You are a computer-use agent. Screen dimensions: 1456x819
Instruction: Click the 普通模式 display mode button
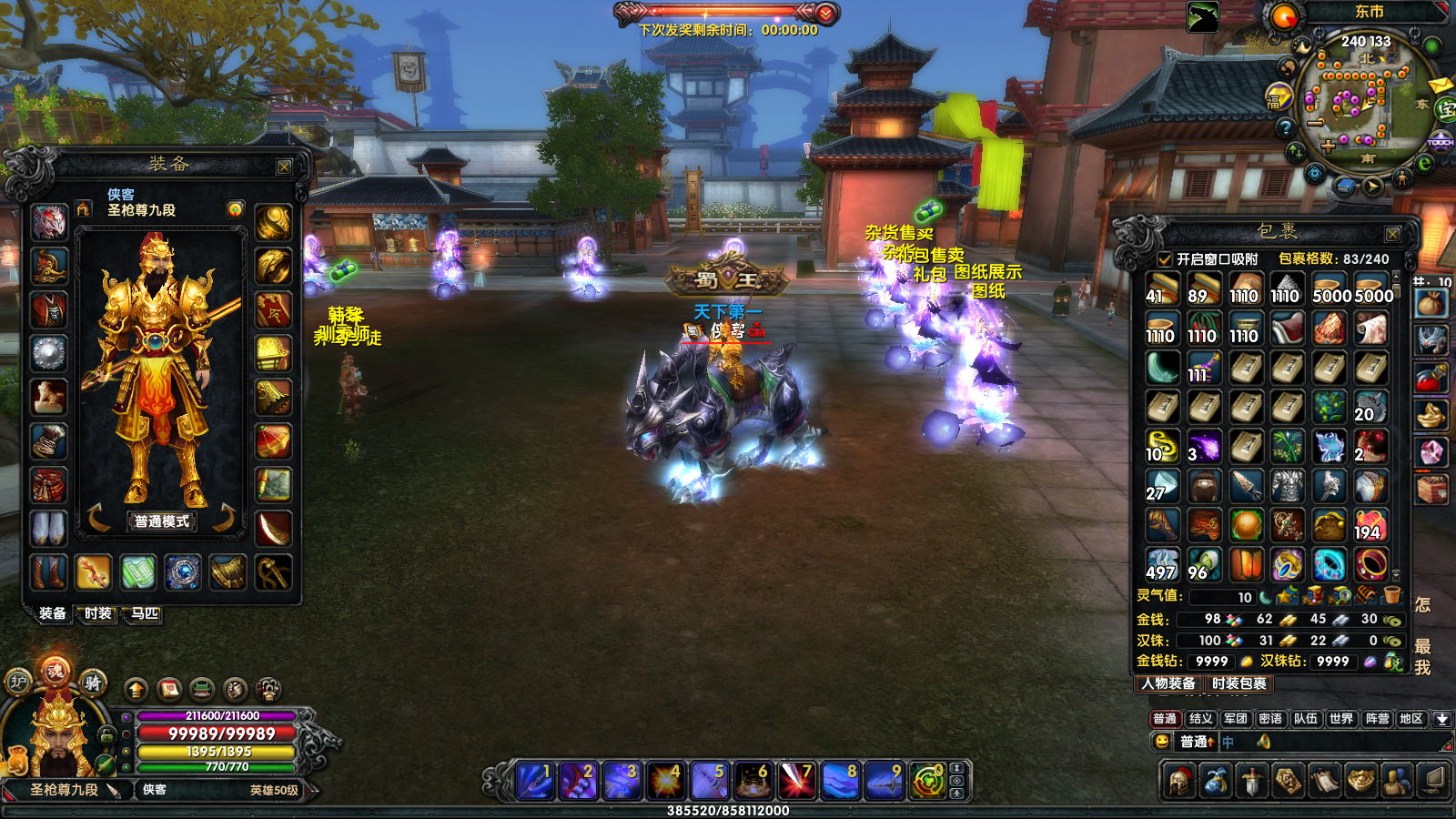[162, 521]
